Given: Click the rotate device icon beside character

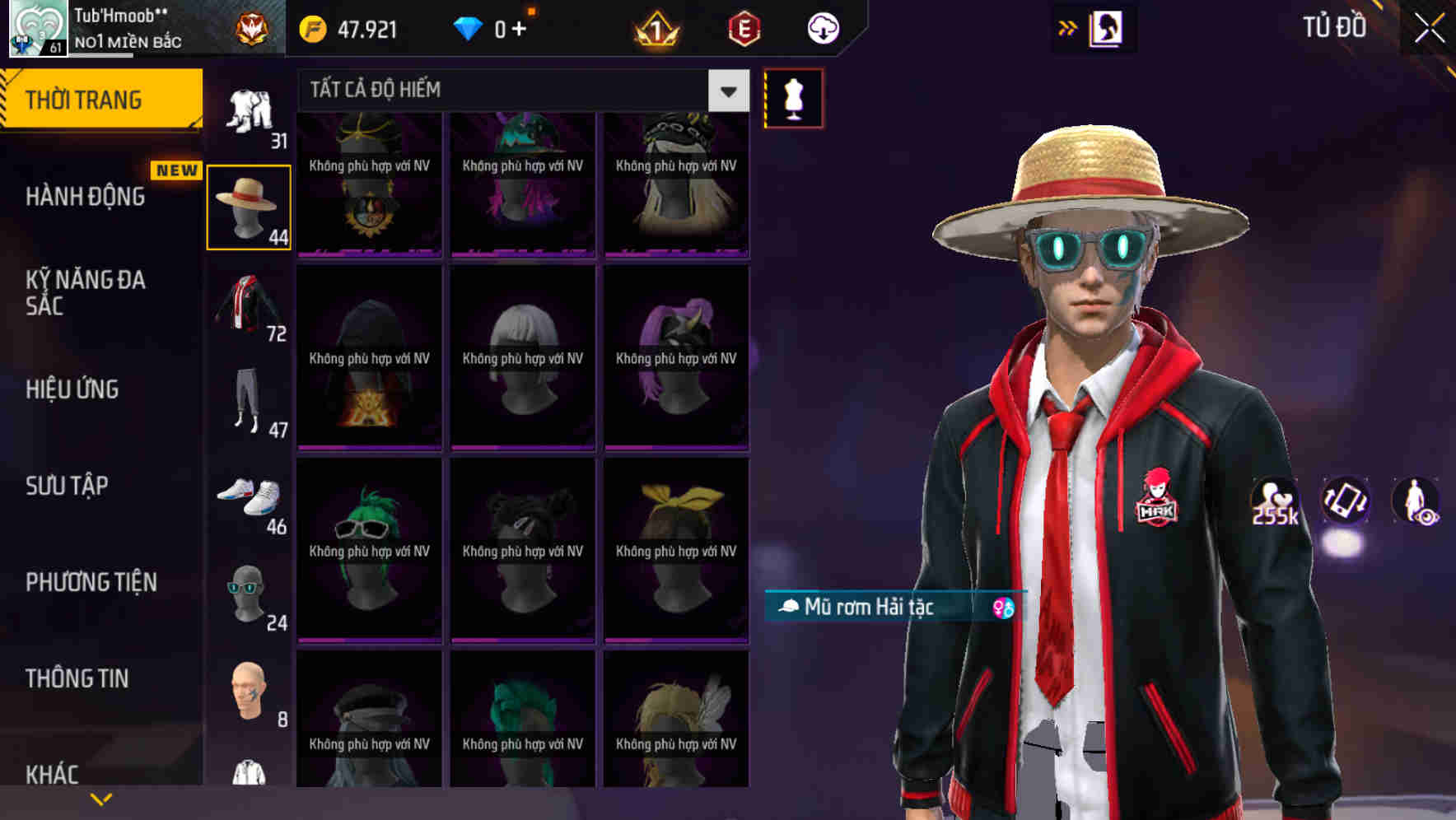Looking at the screenshot, I should point(1344,502).
